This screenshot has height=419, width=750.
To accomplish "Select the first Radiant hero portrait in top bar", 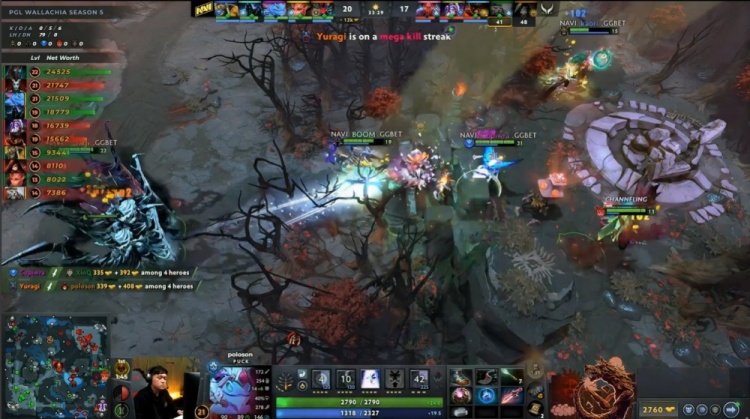I will click(x=226, y=9).
